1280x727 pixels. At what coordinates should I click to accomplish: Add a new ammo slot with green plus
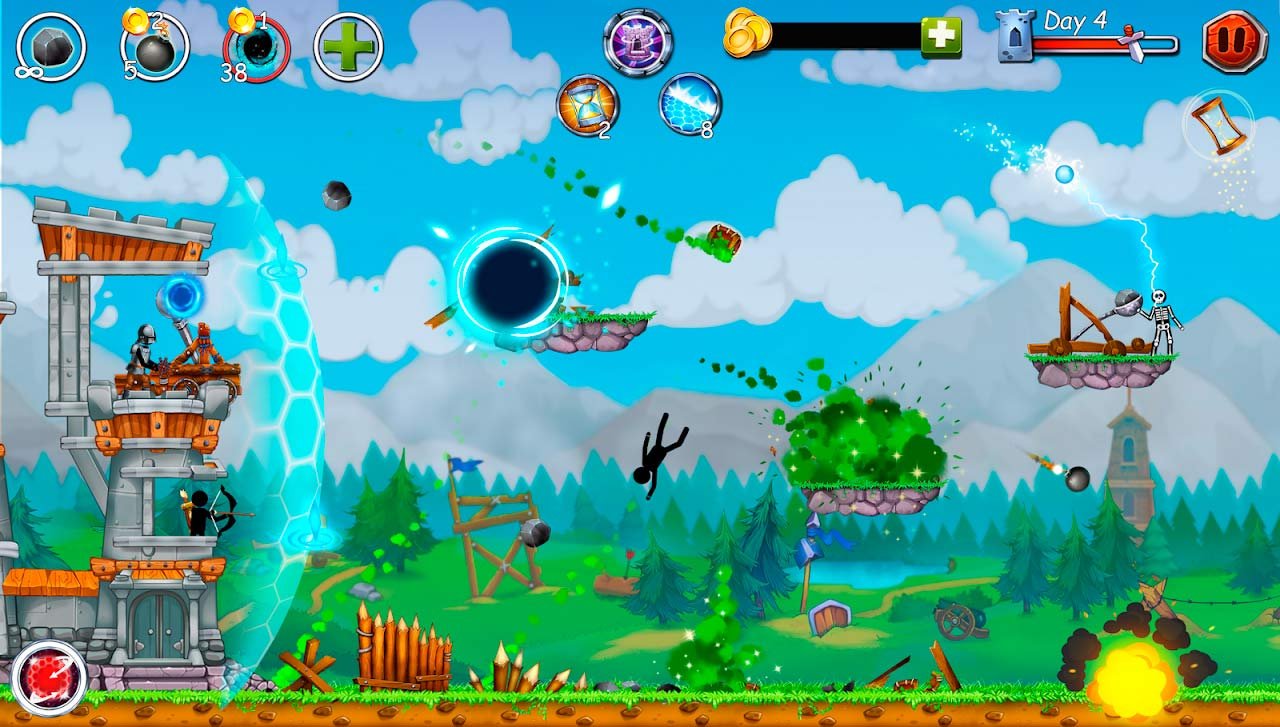pyautogui.click(x=348, y=47)
